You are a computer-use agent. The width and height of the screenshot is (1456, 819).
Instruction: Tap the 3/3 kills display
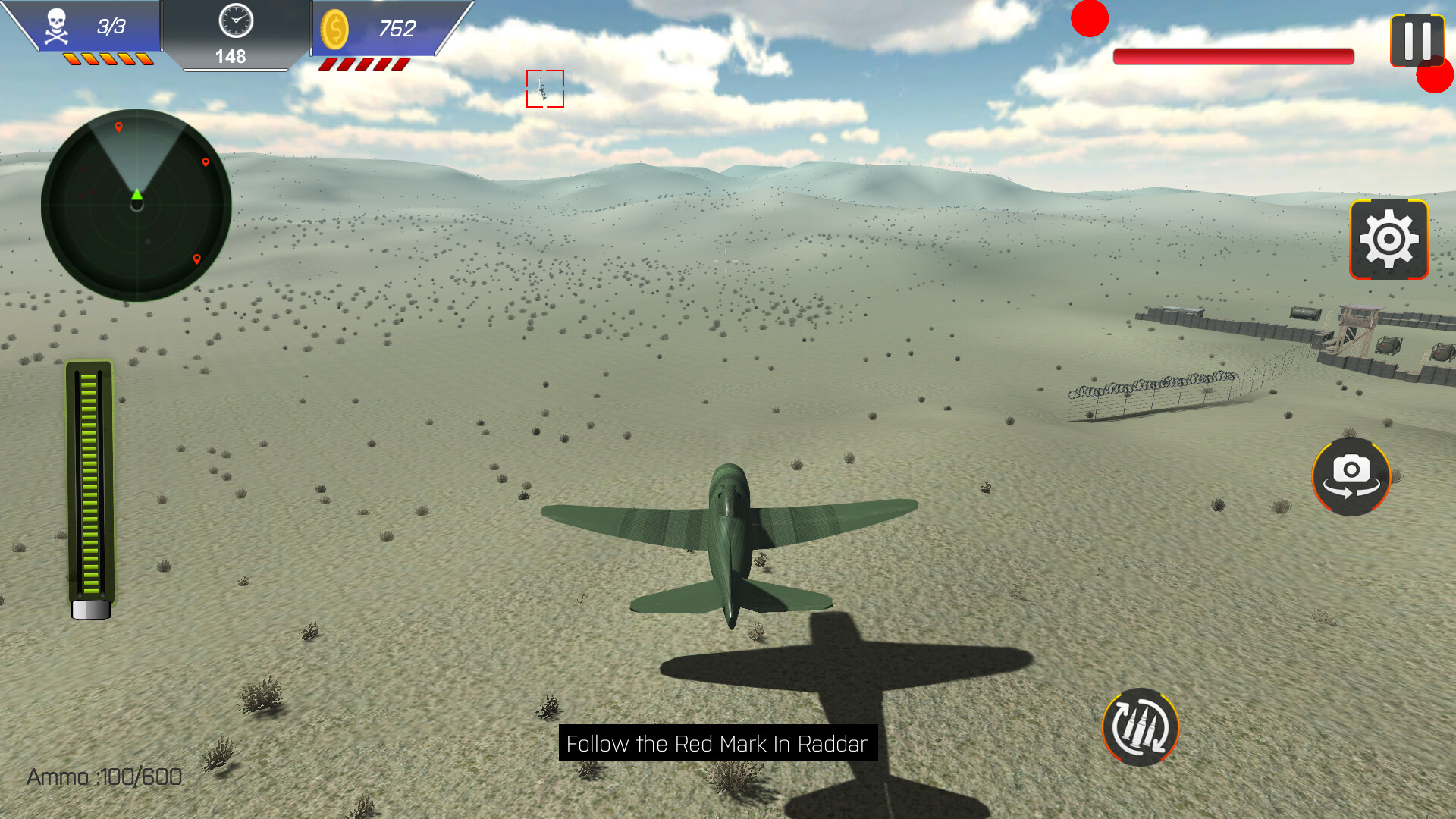coord(106,27)
